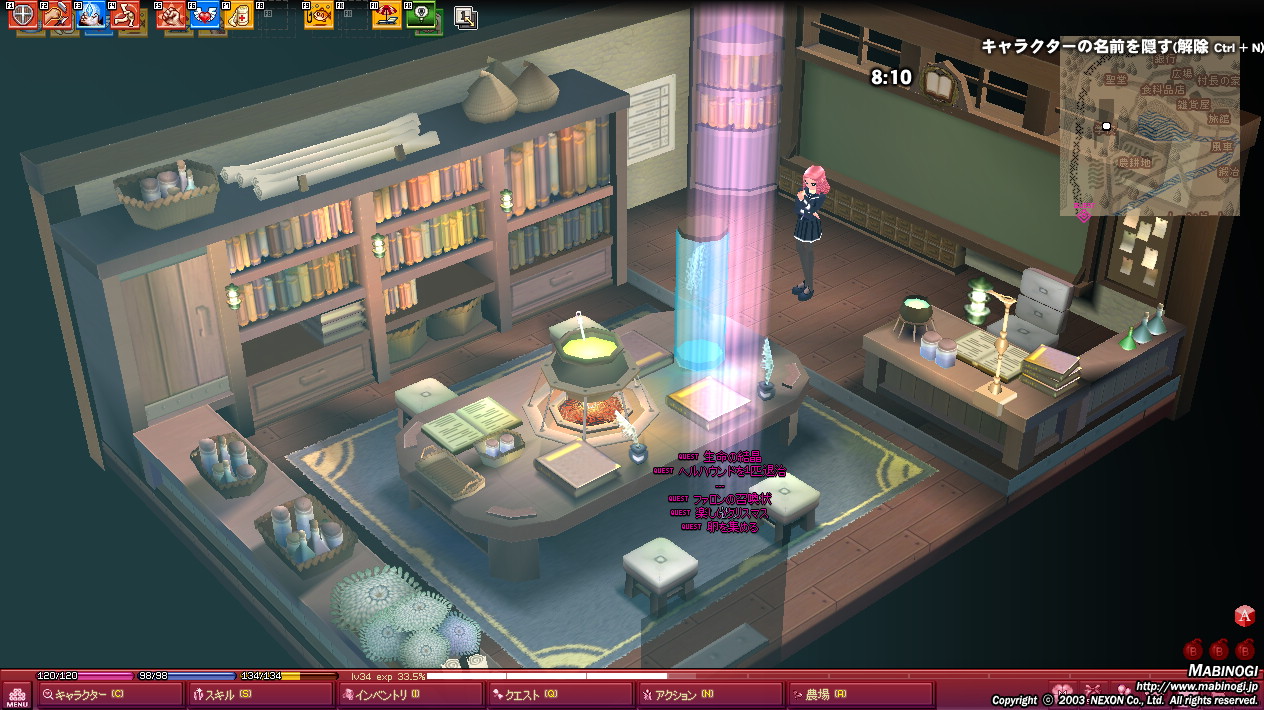Click the village minimap
Image resolution: width=1264 pixels, height=710 pixels.
(x=1149, y=135)
